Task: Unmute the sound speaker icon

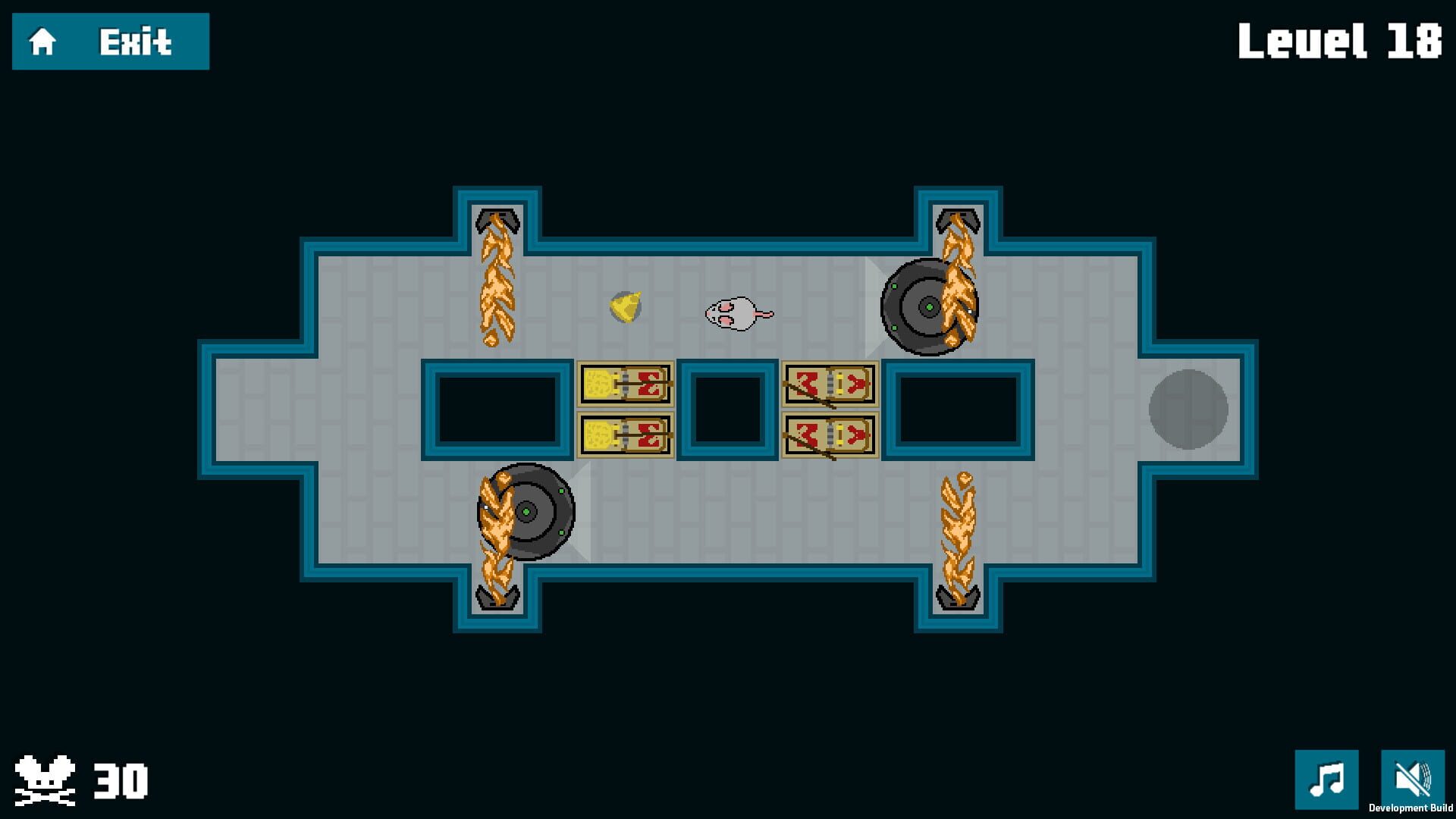Action: [x=1414, y=777]
